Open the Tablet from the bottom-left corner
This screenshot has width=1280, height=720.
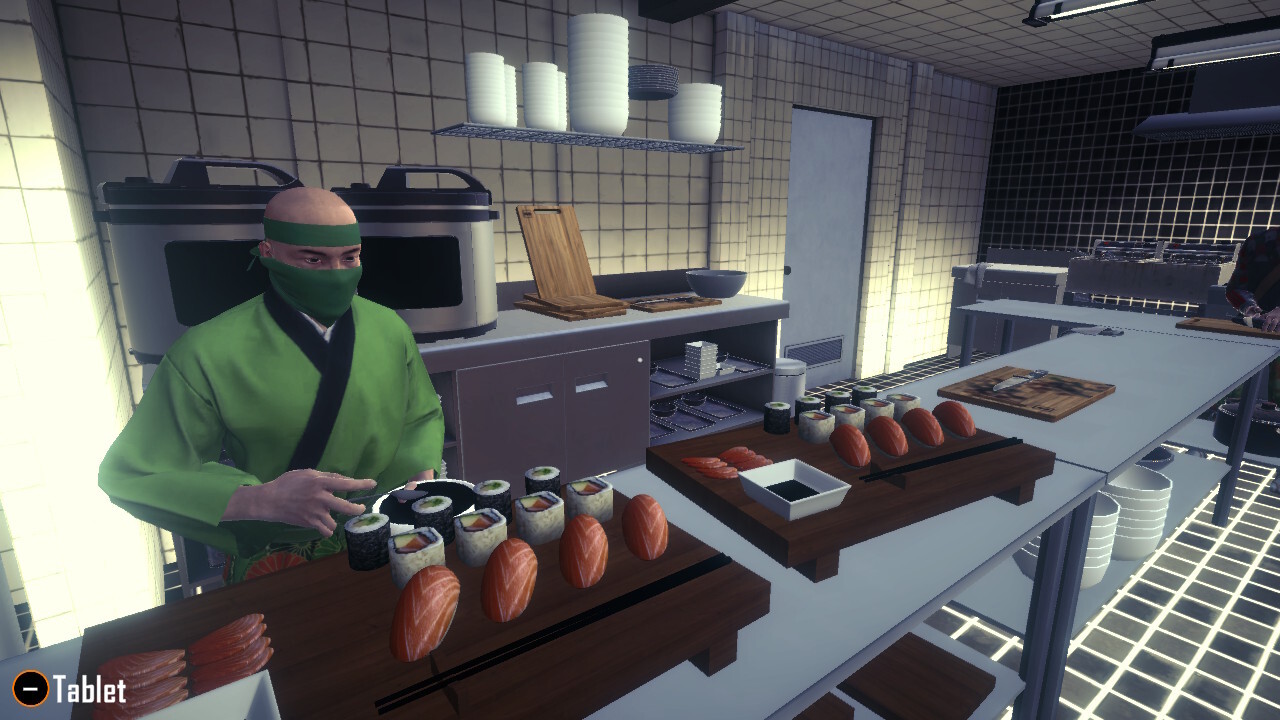85,688
